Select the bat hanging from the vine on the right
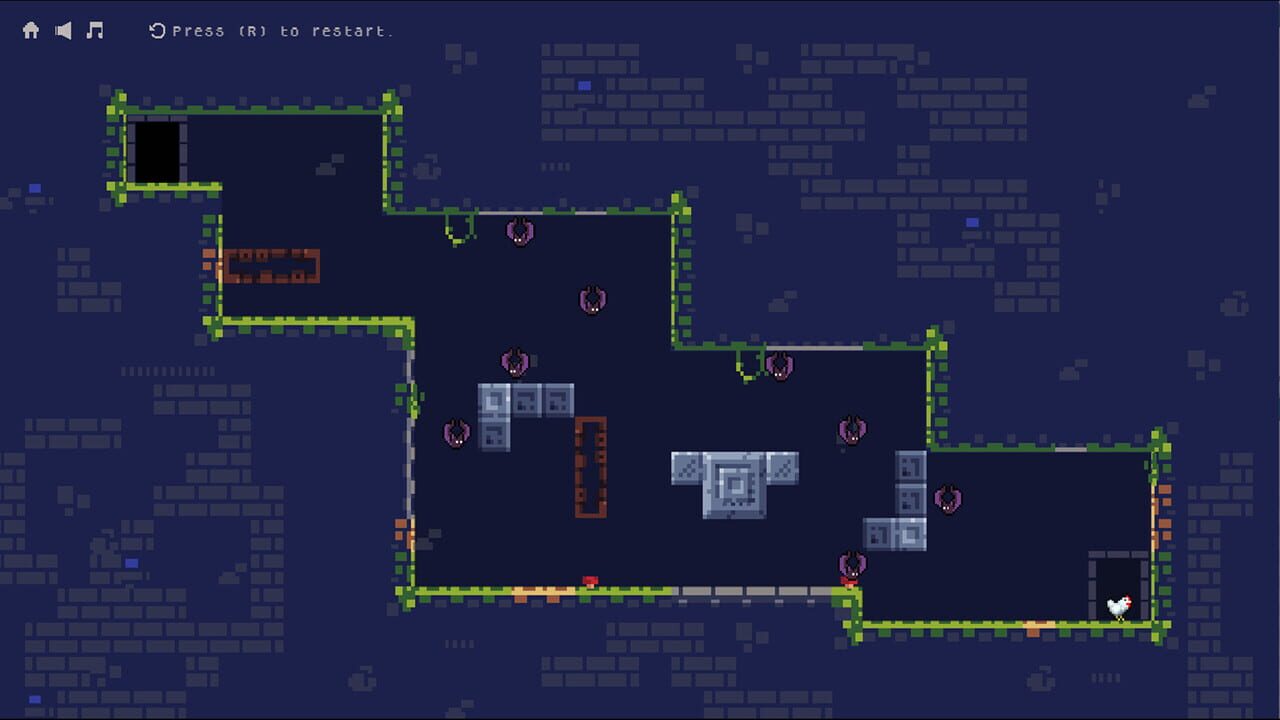 (x=780, y=367)
